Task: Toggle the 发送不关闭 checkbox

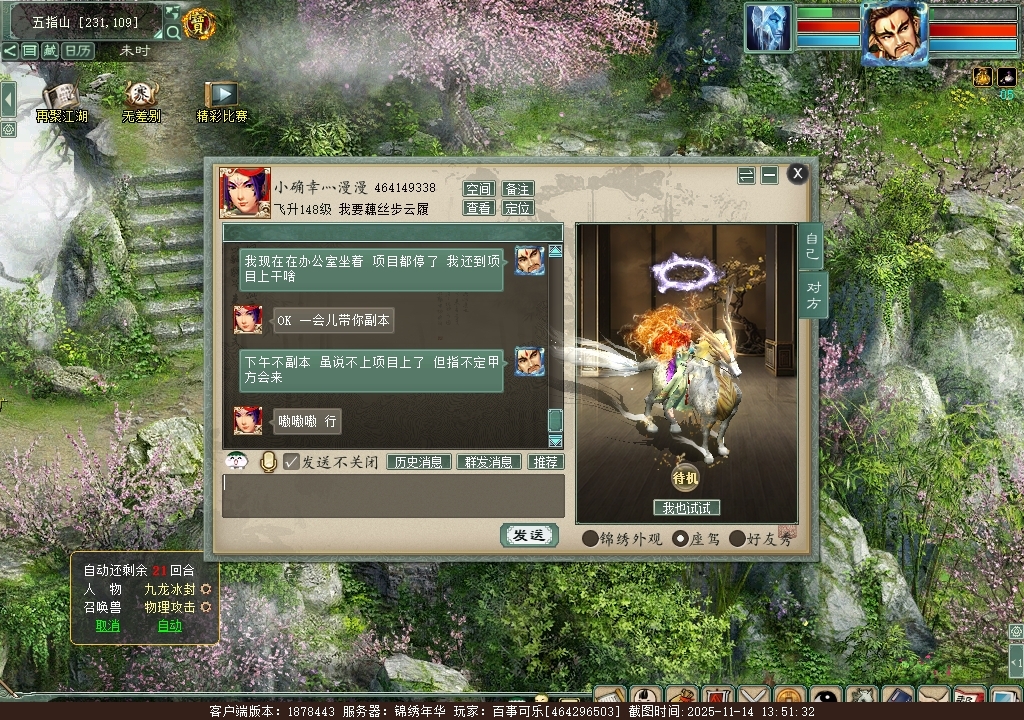Action: point(292,462)
